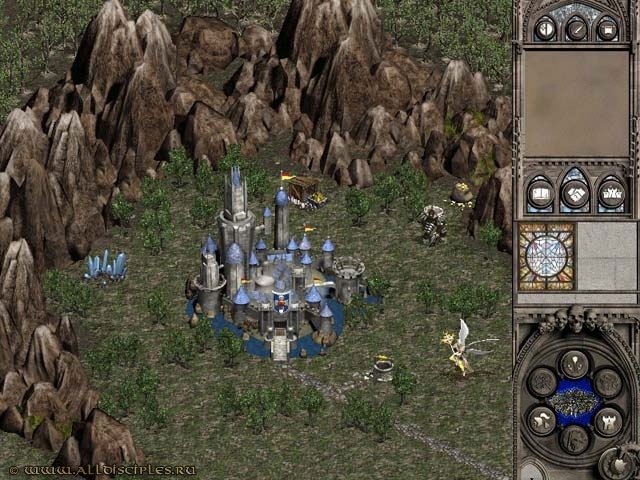Click the crown icon button
Image resolution: width=640 pixels, height=480 pixels.
pyautogui.click(x=610, y=192)
